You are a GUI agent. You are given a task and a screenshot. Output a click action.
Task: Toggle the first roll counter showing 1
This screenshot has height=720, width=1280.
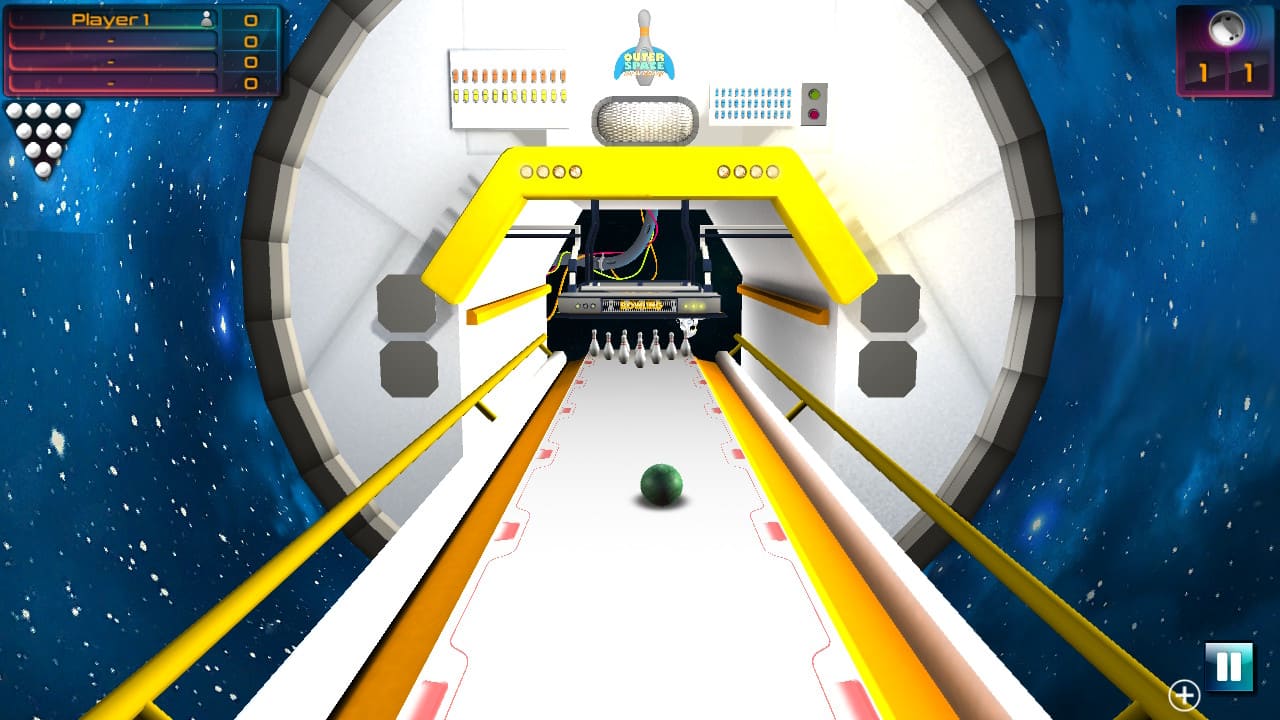[x=1203, y=72]
